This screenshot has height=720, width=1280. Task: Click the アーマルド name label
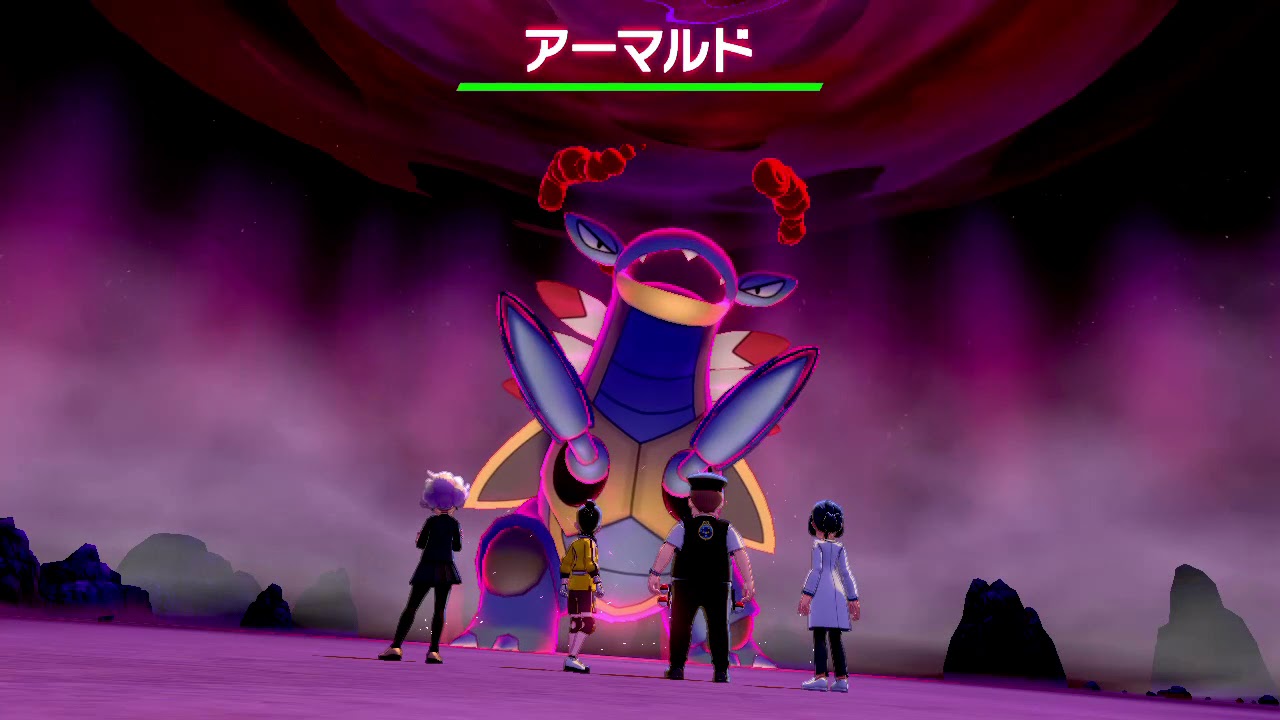tap(640, 47)
